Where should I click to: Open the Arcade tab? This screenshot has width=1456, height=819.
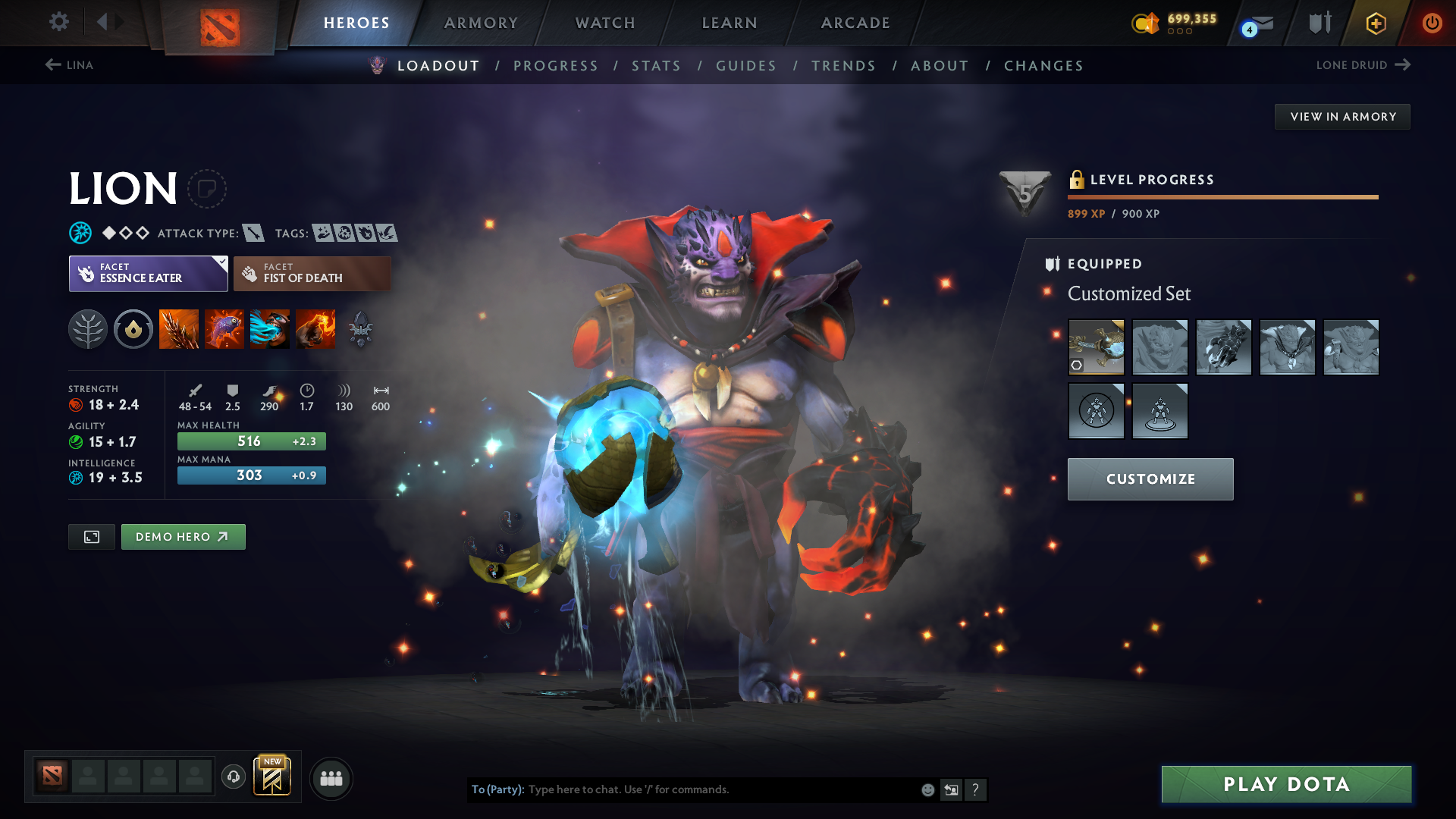(x=855, y=23)
